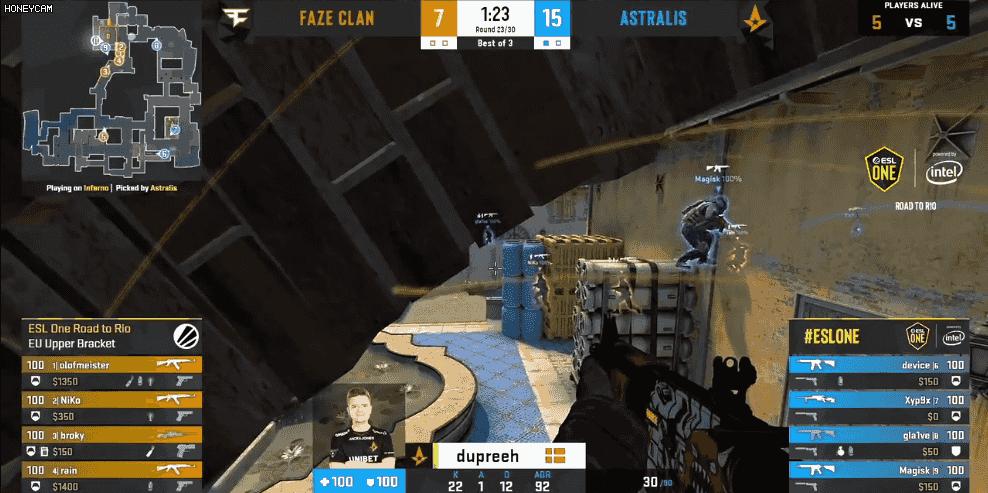Click the Players Alive panel

point(913,17)
